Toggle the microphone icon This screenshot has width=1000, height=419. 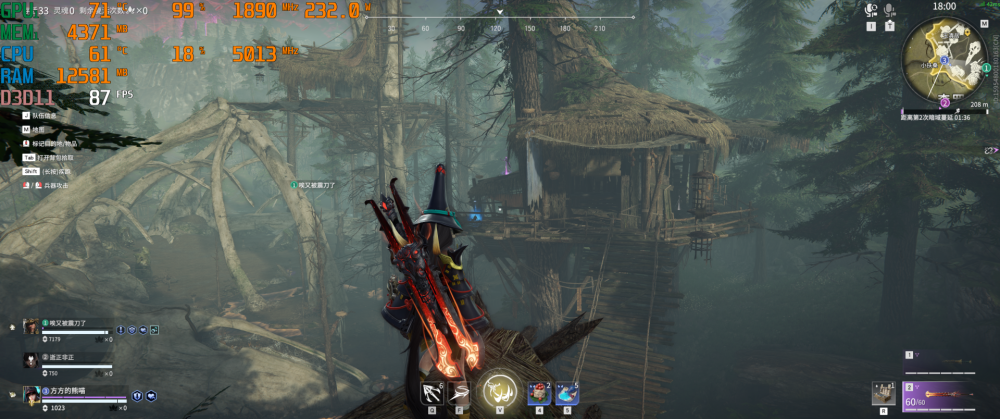pos(888,9)
